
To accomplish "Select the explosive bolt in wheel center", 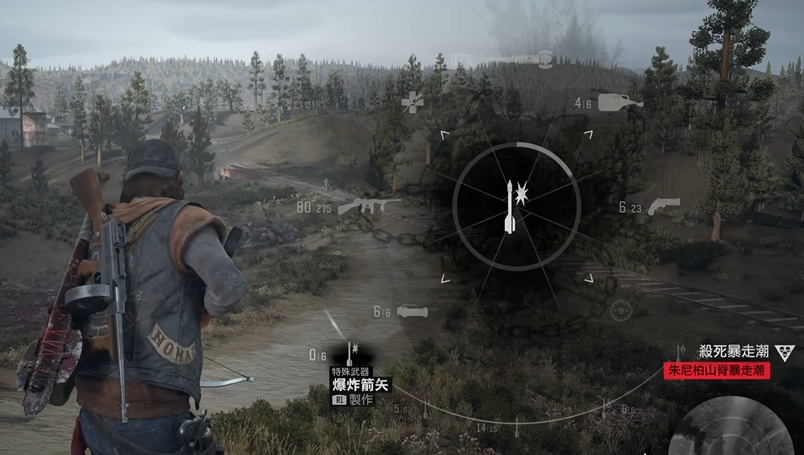I will click(x=512, y=206).
